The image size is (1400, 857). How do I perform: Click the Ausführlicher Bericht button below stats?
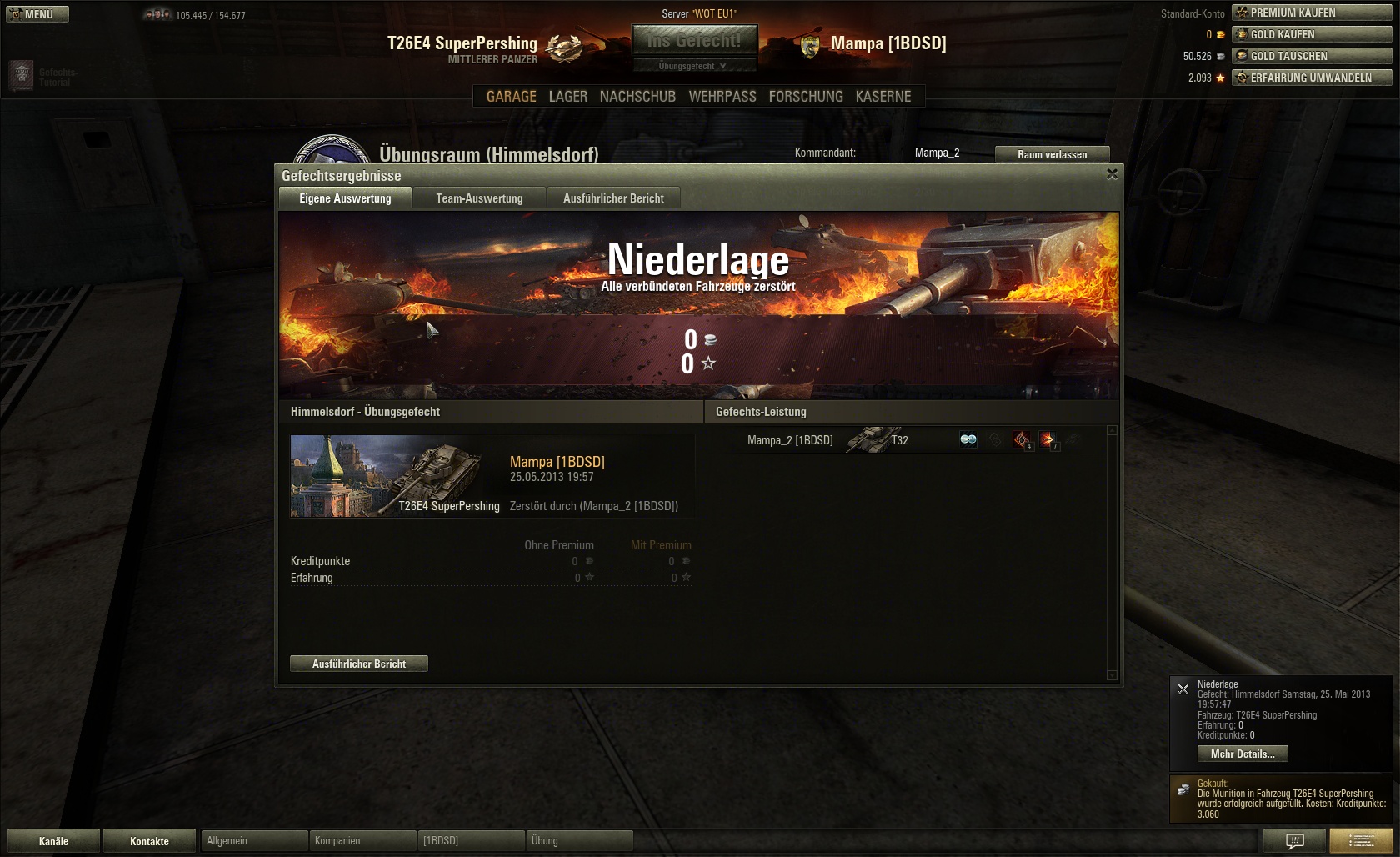pyautogui.click(x=359, y=664)
